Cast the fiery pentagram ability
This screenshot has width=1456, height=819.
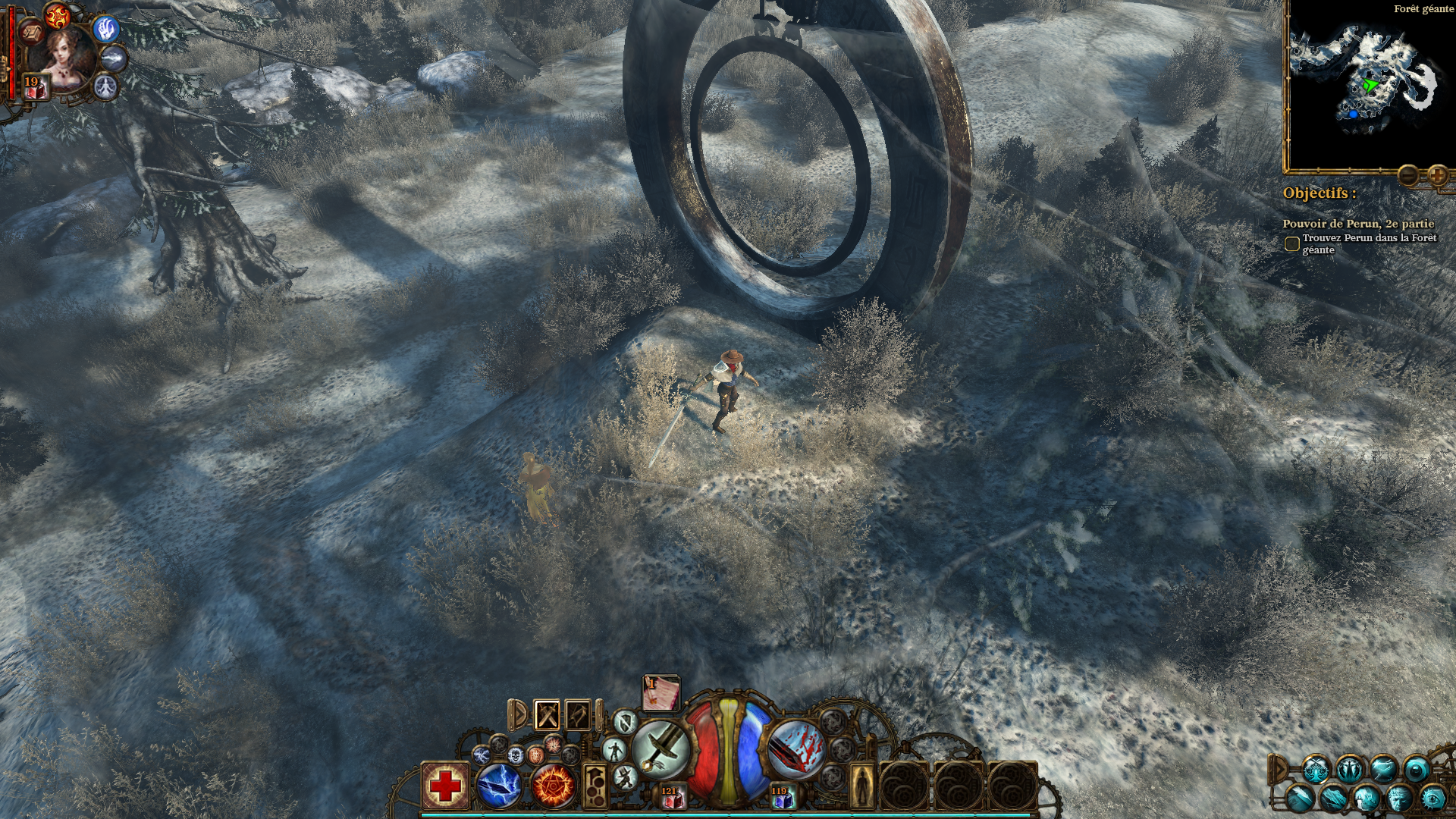pyautogui.click(x=553, y=786)
